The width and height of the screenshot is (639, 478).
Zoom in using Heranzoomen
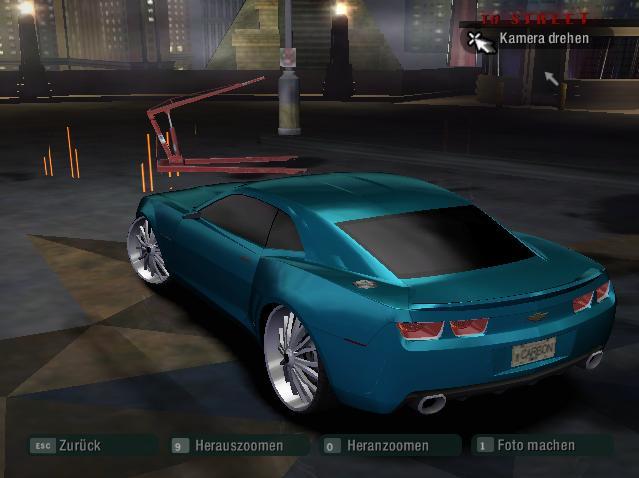[x=387, y=445]
